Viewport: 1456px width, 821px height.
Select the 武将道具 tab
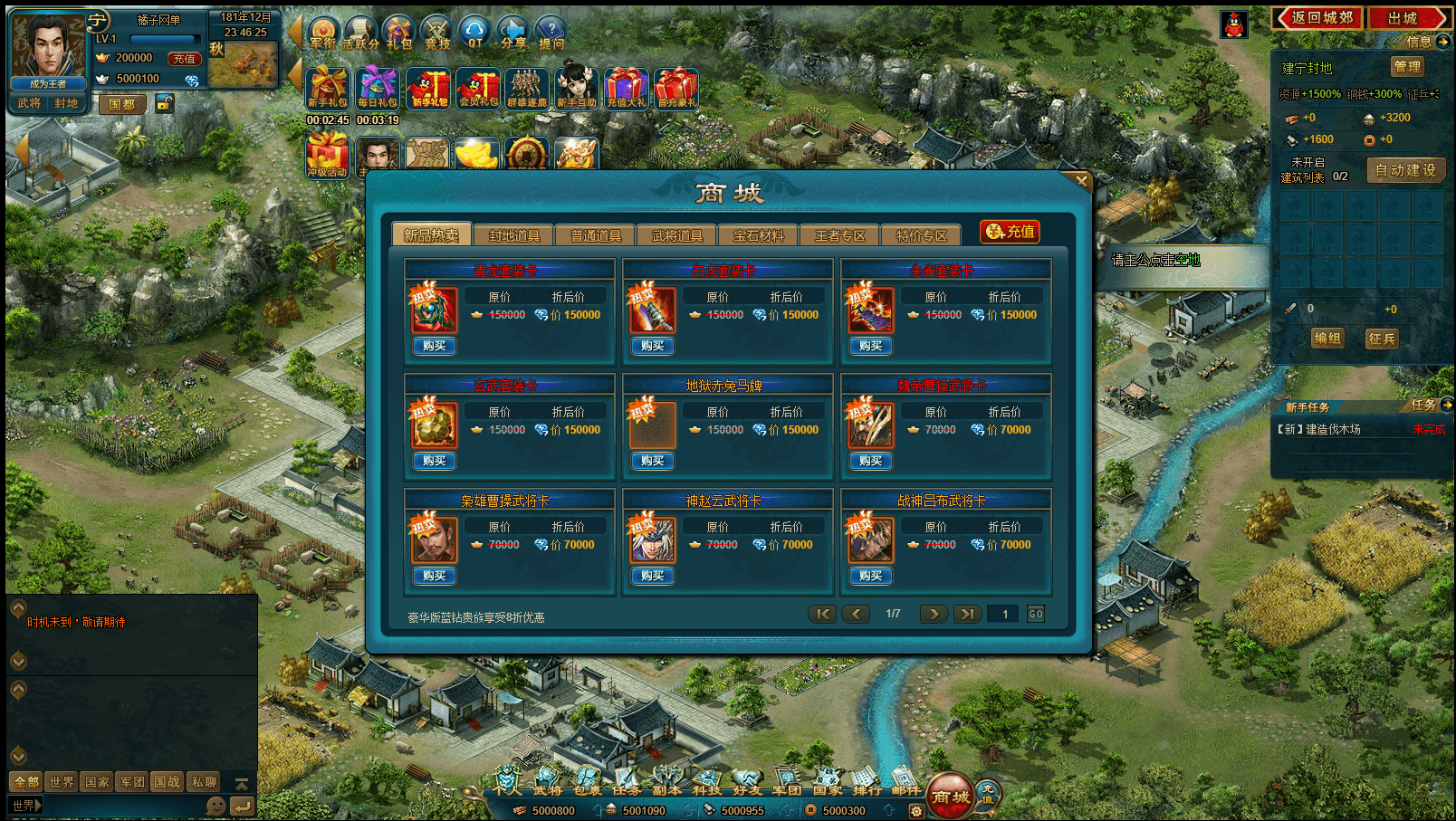677,235
